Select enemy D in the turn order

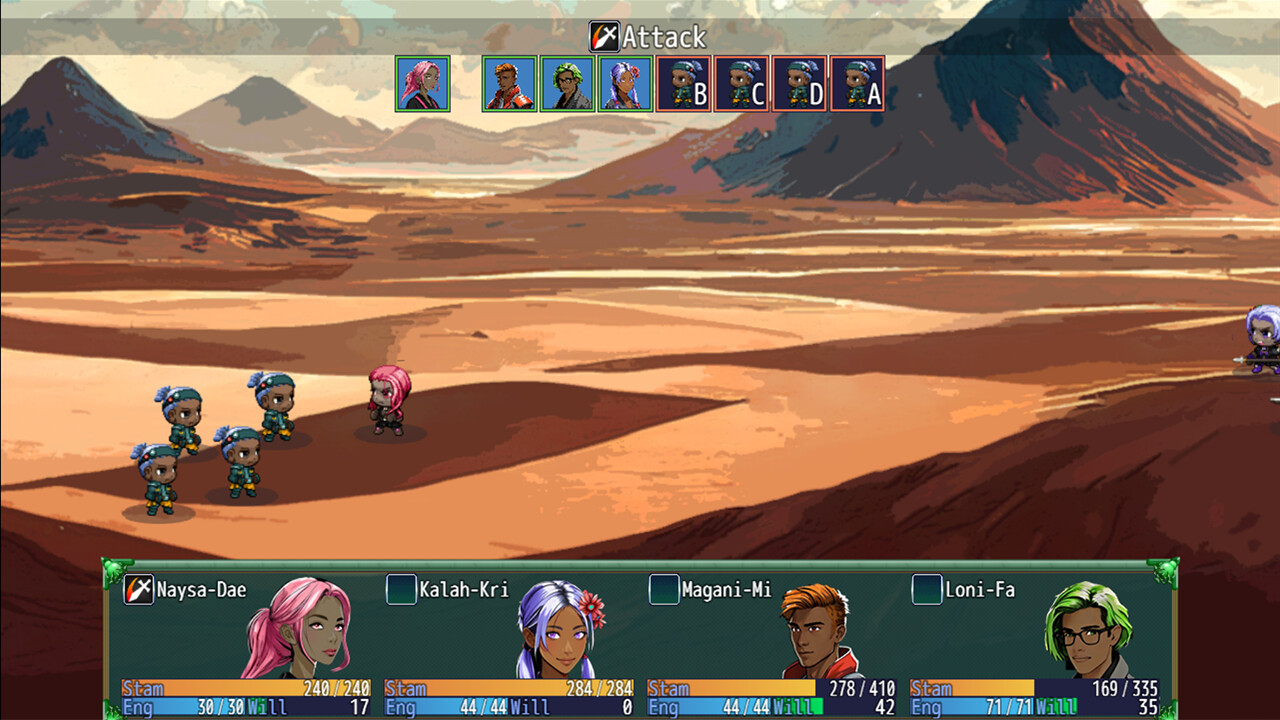click(x=800, y=83)
